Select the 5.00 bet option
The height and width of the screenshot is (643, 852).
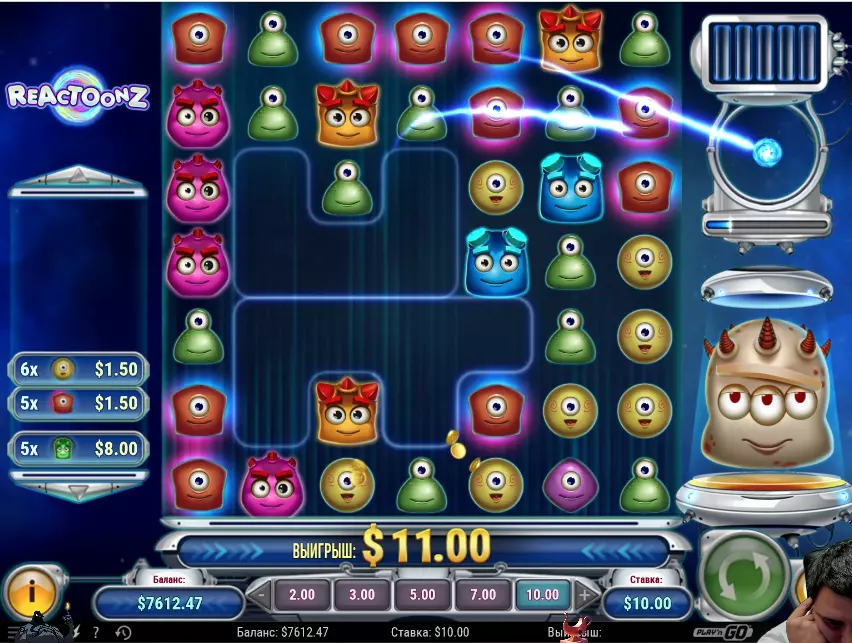(x=422, y=594)
